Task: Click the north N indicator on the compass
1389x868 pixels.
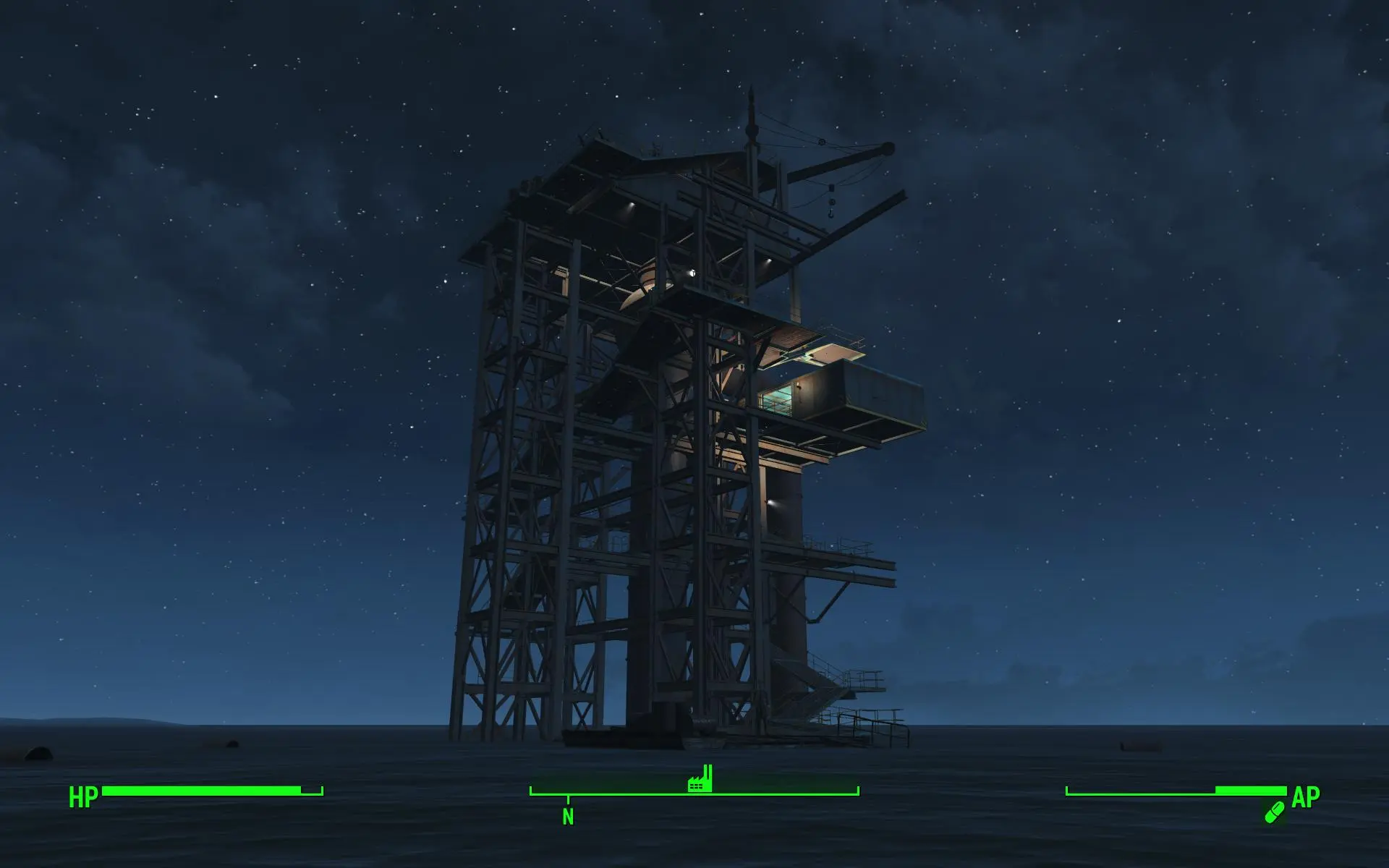Action: pos(568,817)
